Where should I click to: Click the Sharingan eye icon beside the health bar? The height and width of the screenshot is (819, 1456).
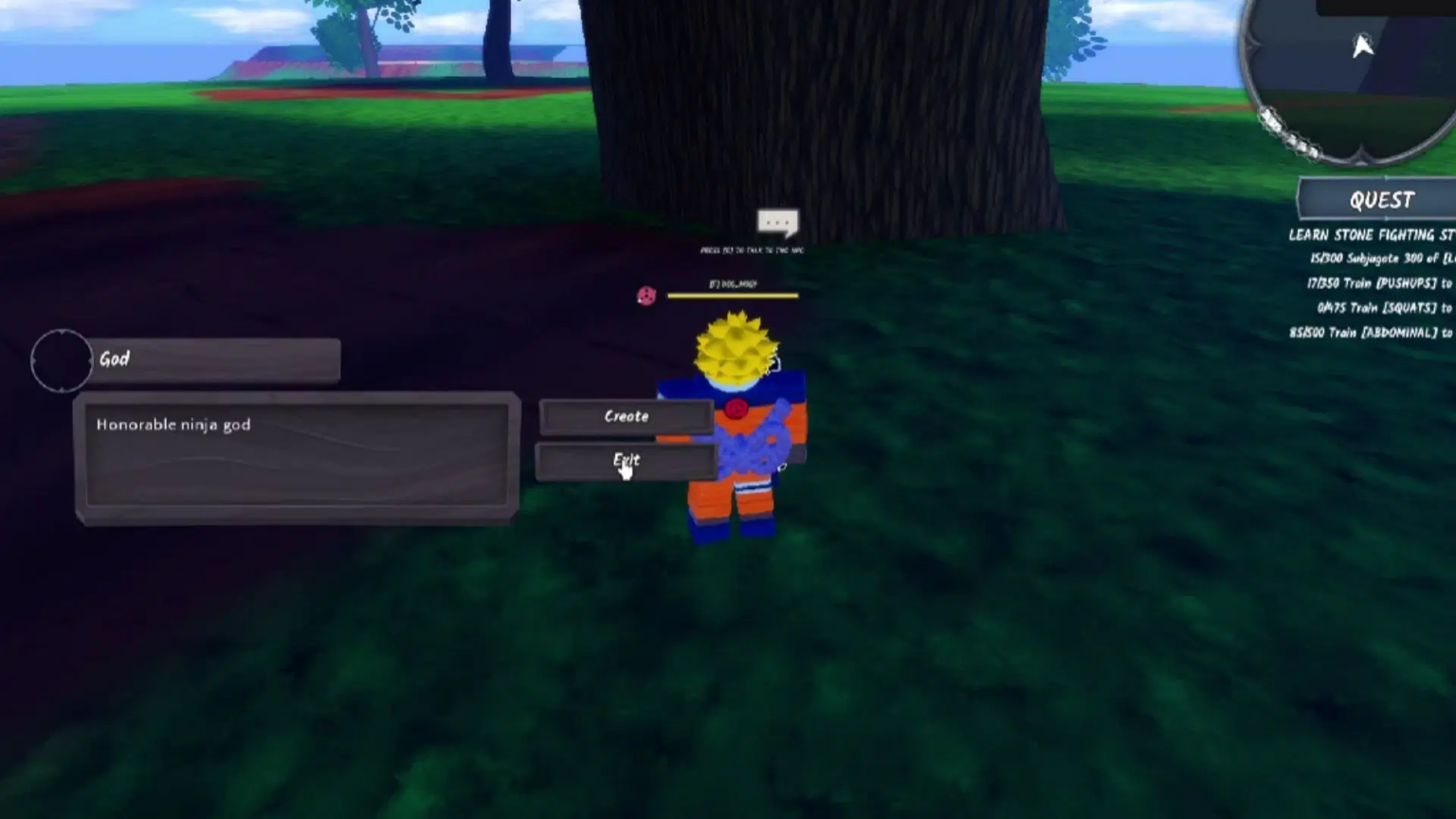tap(646, 297)
